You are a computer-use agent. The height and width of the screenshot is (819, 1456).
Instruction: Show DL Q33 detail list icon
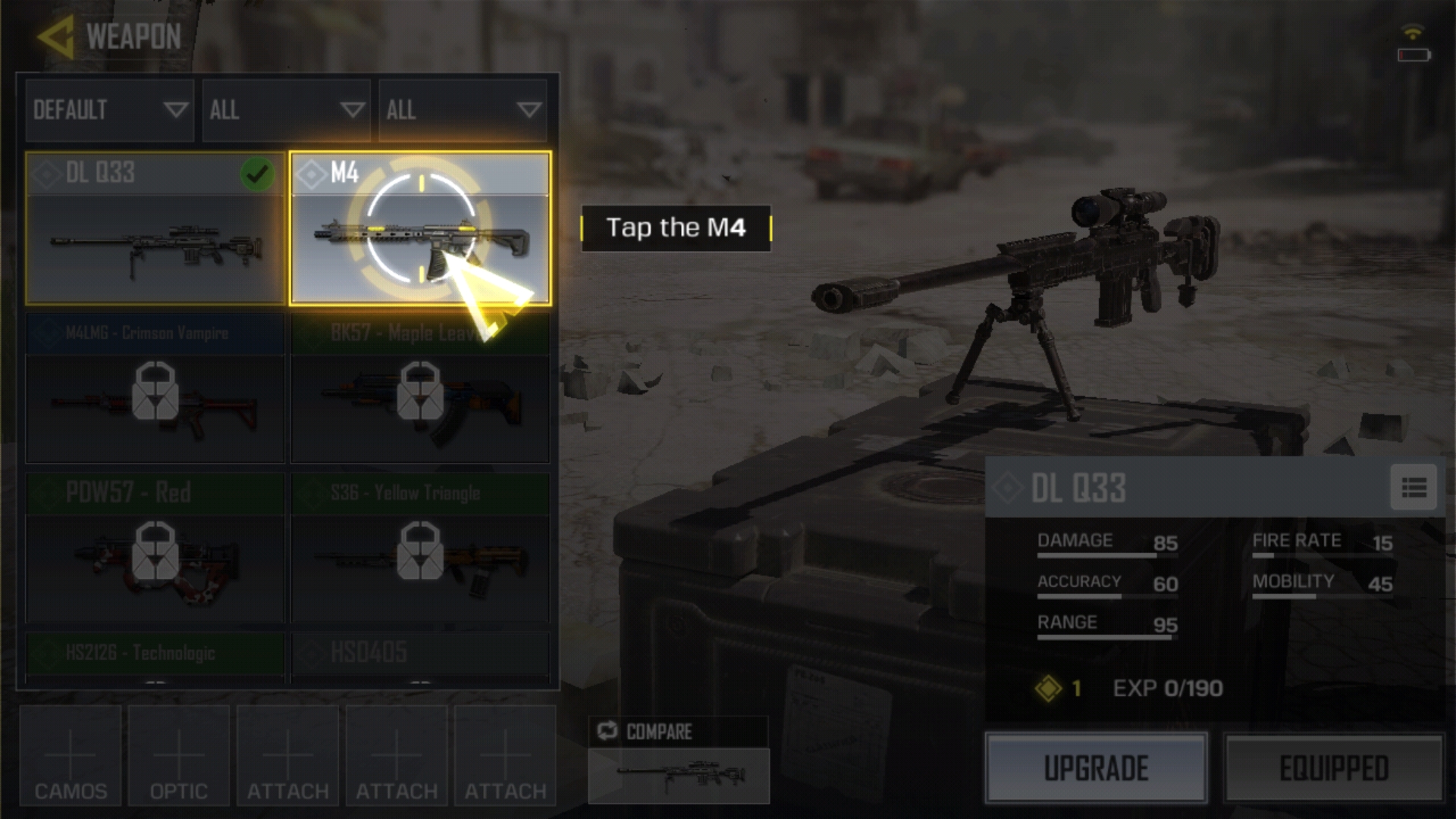[1414, 488]
